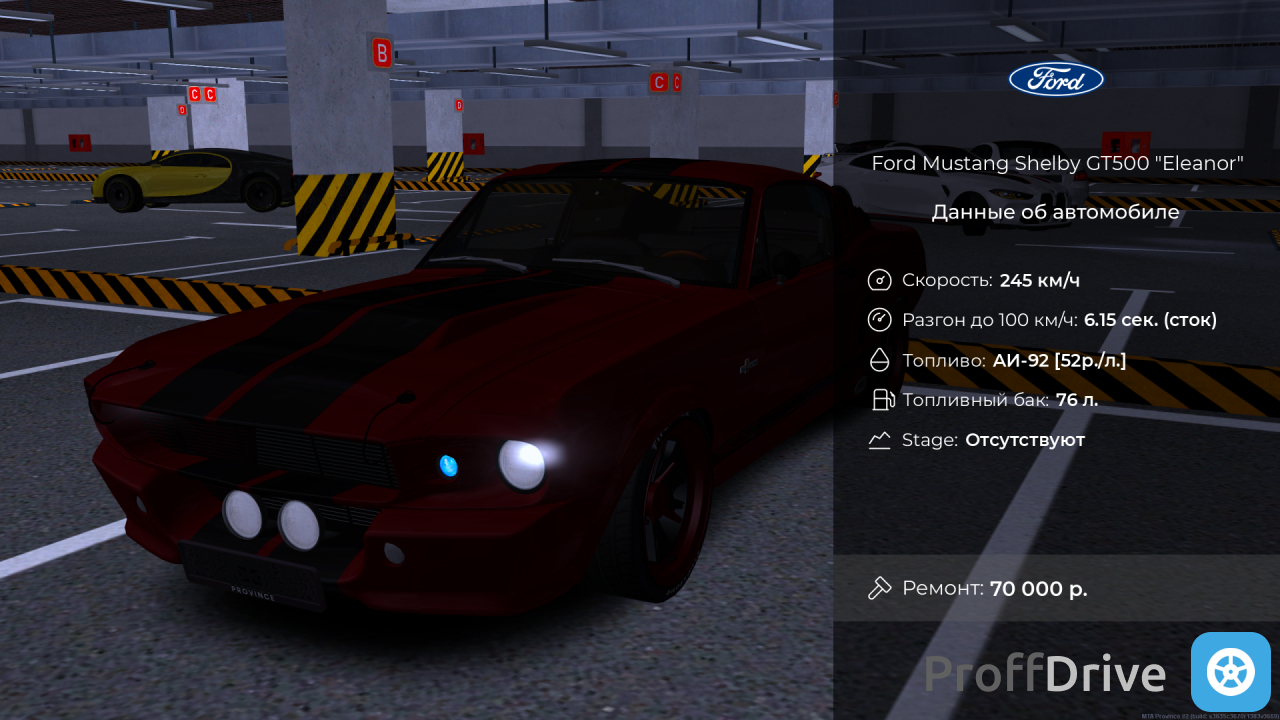Click the blue wheel icon button
Viewport: 1280px width, 720px height.
pyautogui.click(x=1230, y=672)
